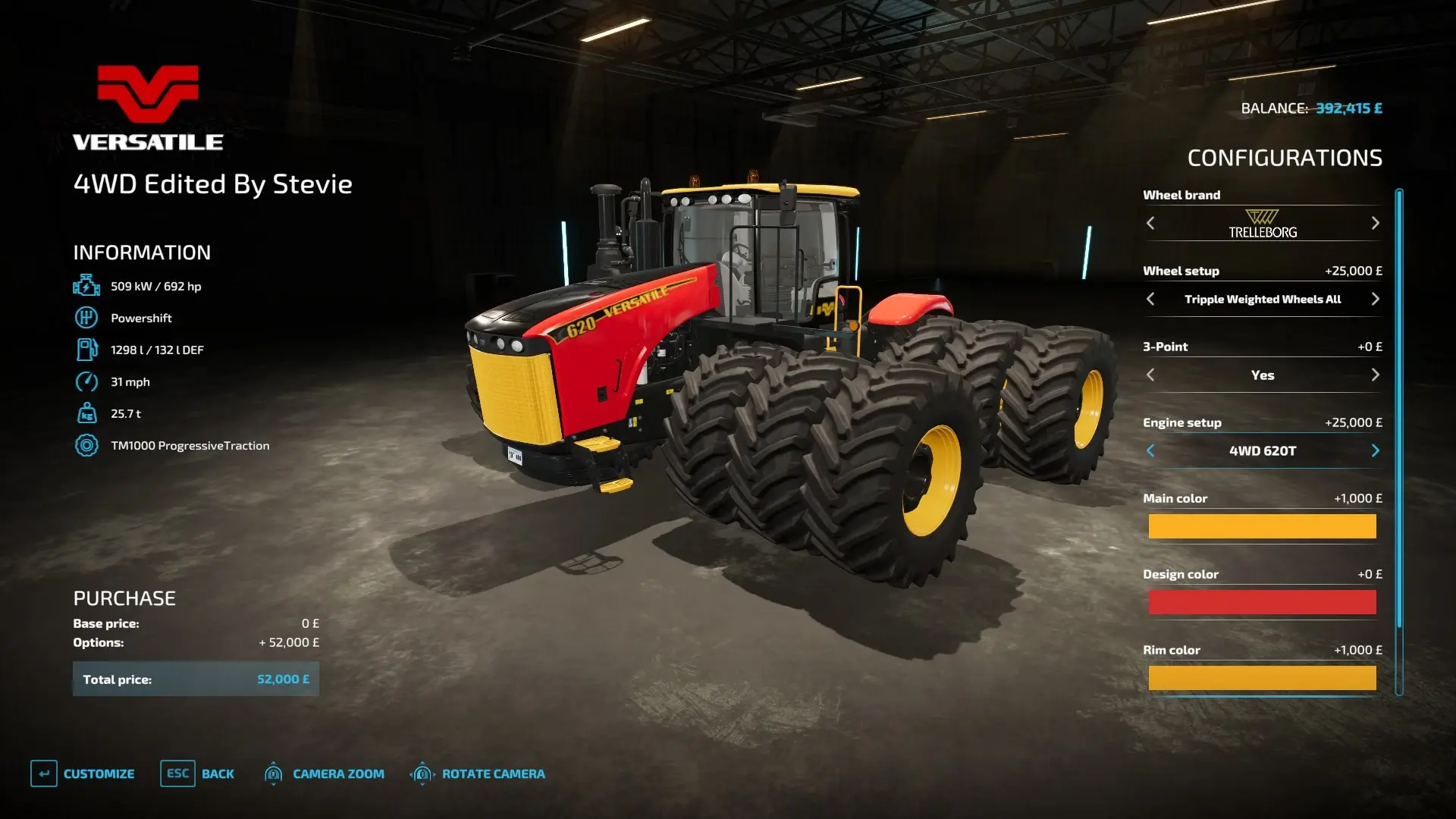Click the TM1000 ProgressiveTraction tire icon
The width and height of the screenshot is (1456, 819).
click(x=86, y=445)
